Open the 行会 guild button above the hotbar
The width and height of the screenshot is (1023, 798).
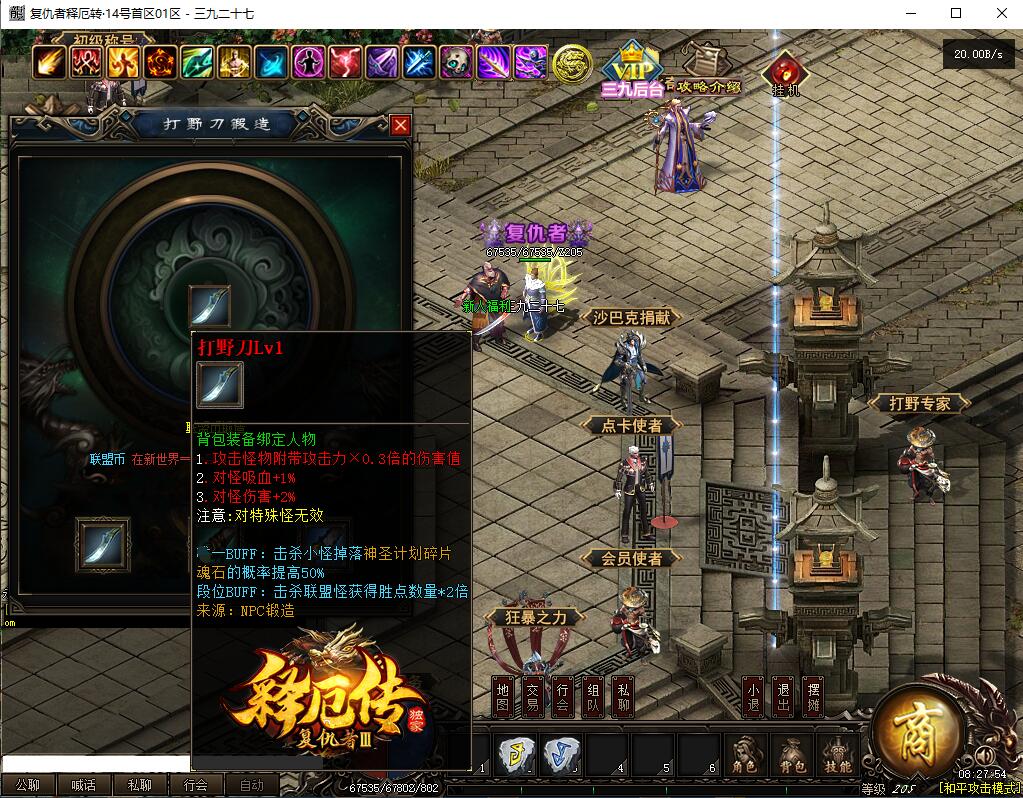point(563,696)
